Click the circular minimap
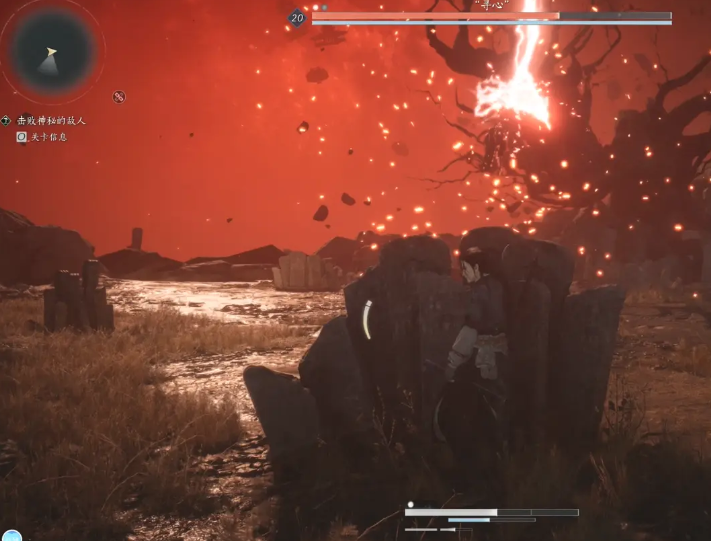The height and width of the screenshot is (541, 711). point(53,51)
